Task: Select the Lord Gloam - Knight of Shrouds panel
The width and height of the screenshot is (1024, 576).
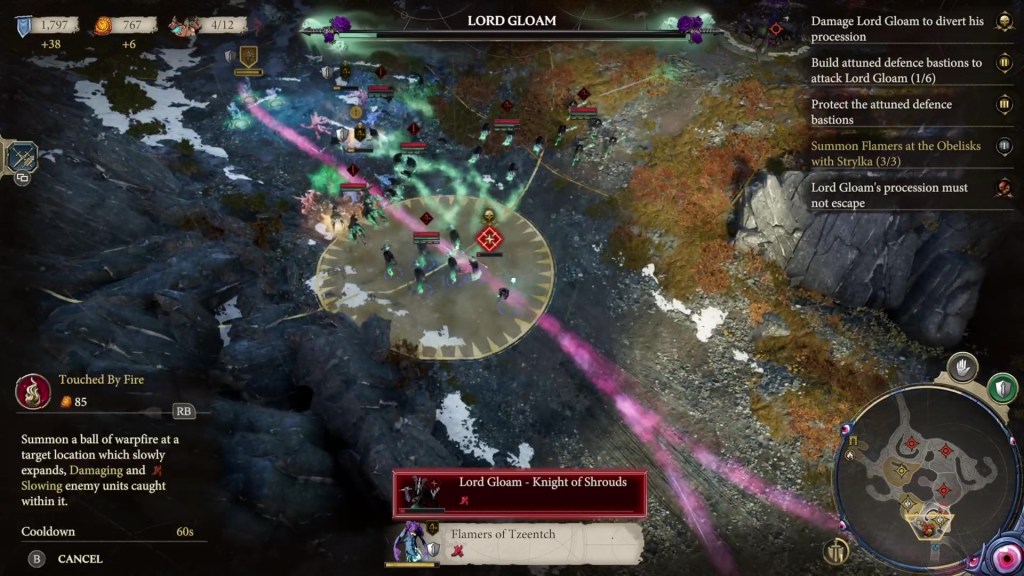Action: click(x=519, y=492)
